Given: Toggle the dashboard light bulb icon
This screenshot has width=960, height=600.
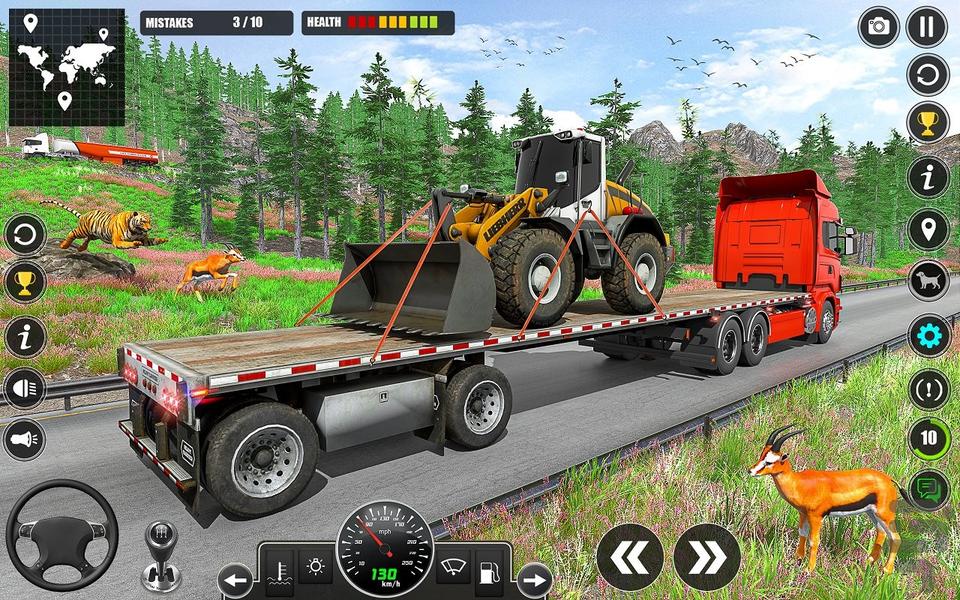Looking at the screenshot, I should click(317, 568).
